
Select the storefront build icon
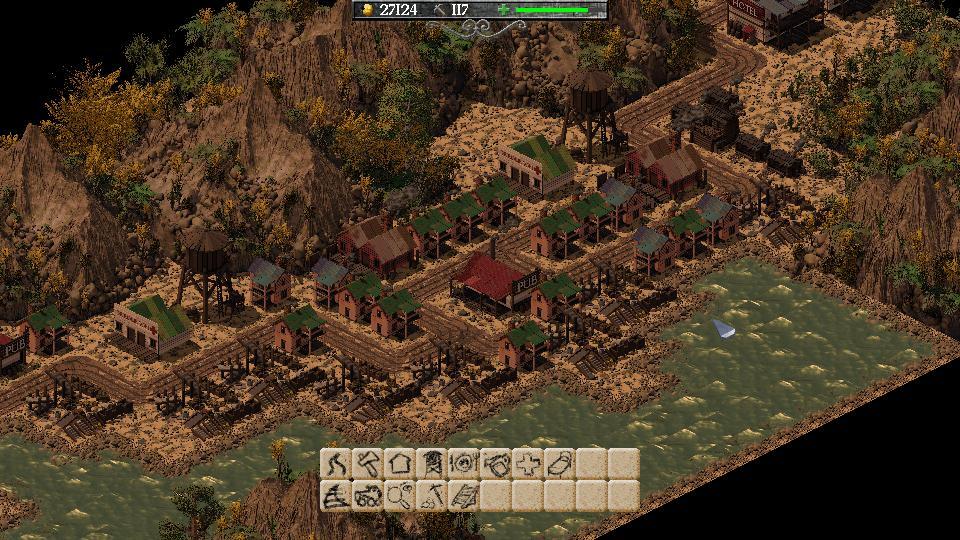pyautogui.click(x=431, y=464)
